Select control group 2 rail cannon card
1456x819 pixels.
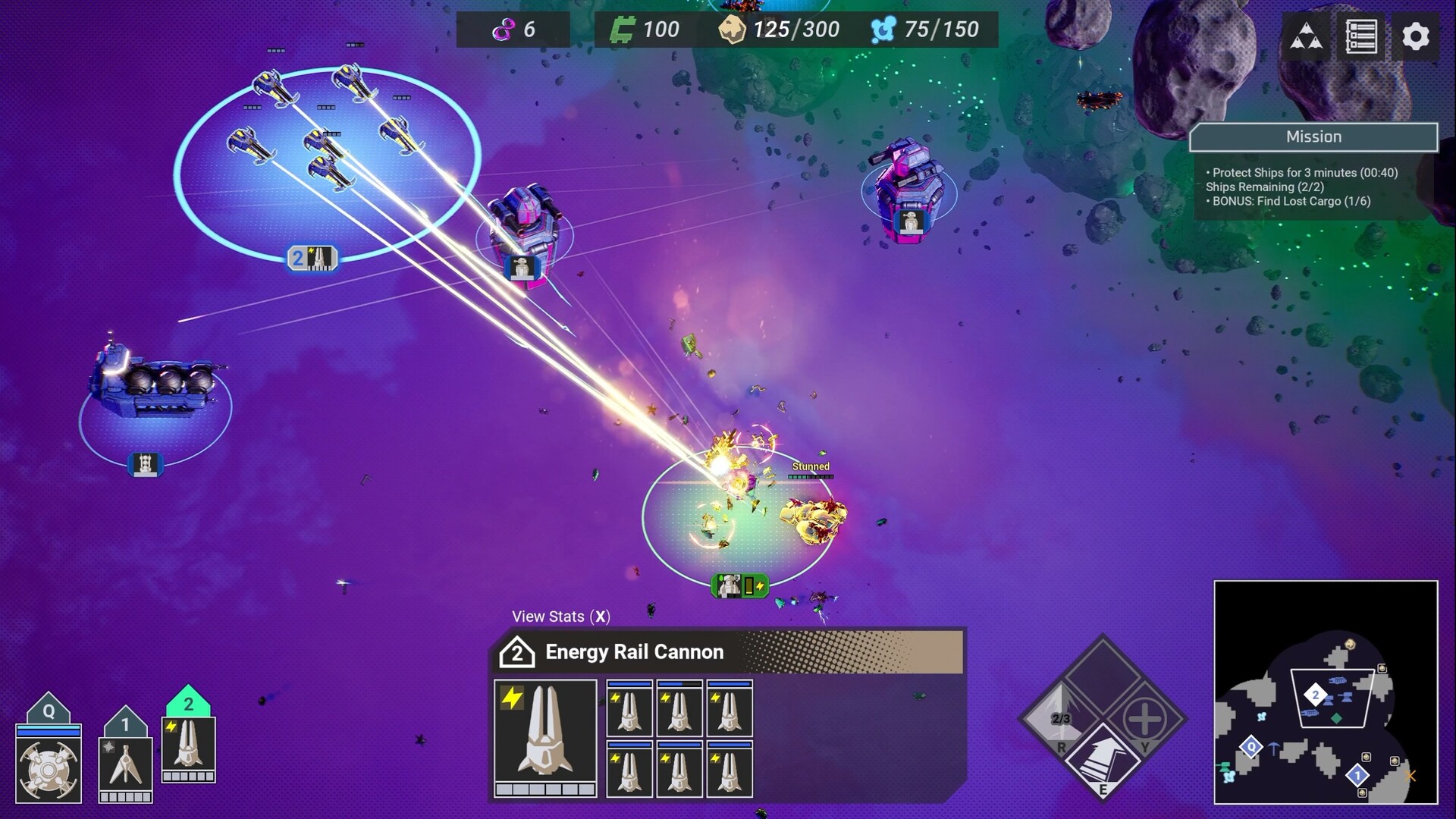pos(189,747)
